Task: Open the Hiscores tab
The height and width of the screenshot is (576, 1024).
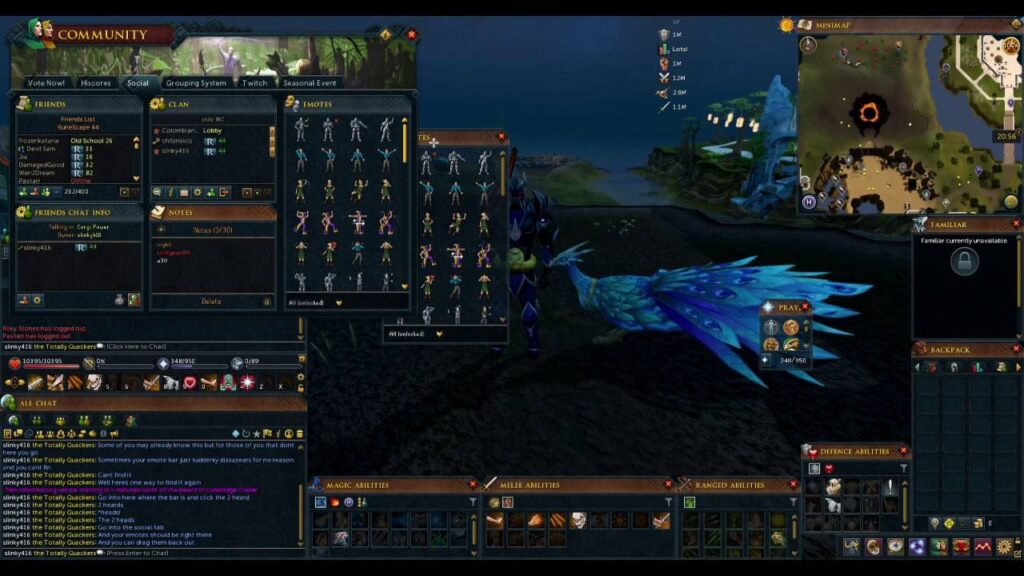Action: 96,83
